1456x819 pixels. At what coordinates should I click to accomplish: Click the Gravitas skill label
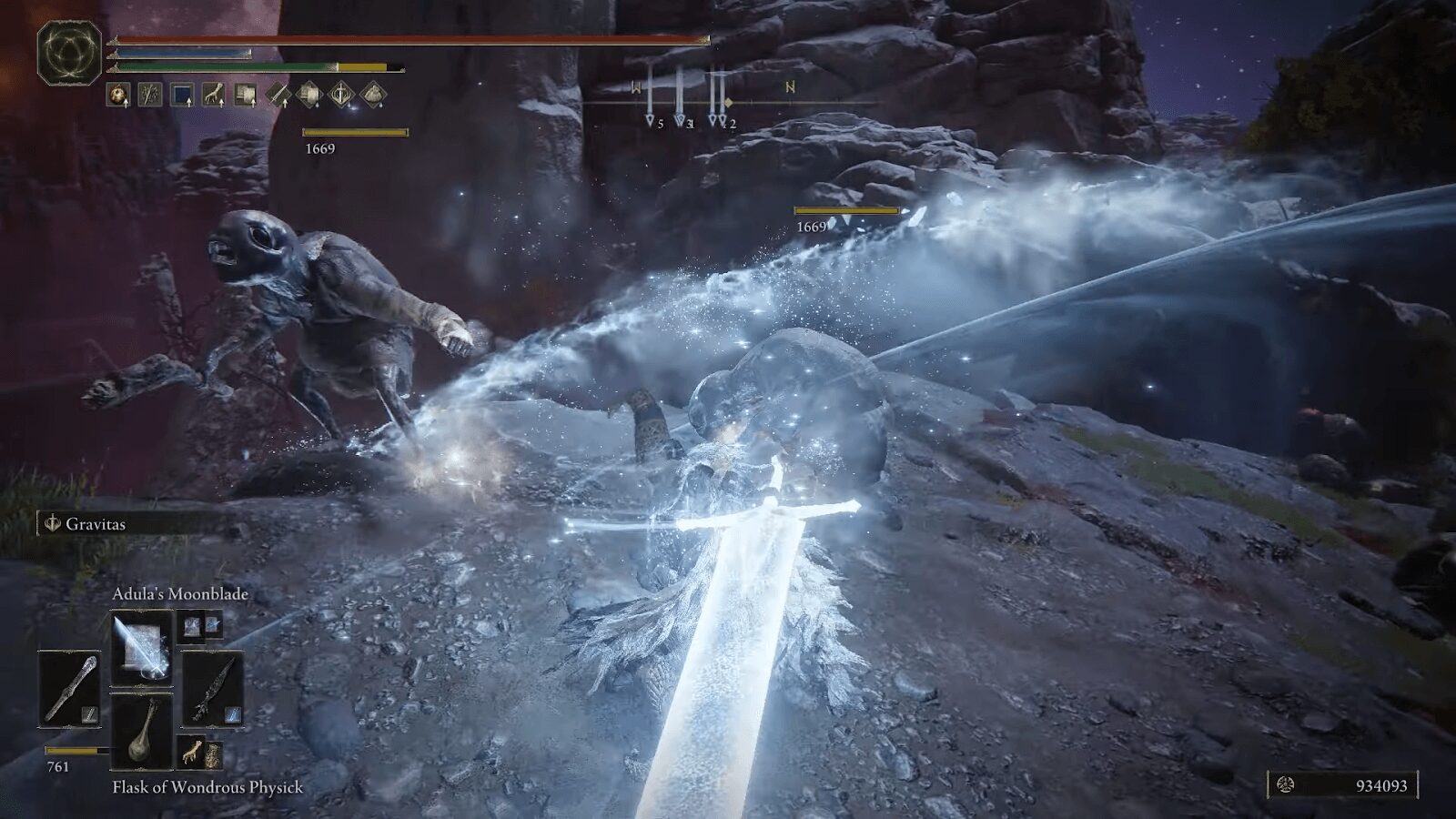pyautogui.click(x=95, y=523)
